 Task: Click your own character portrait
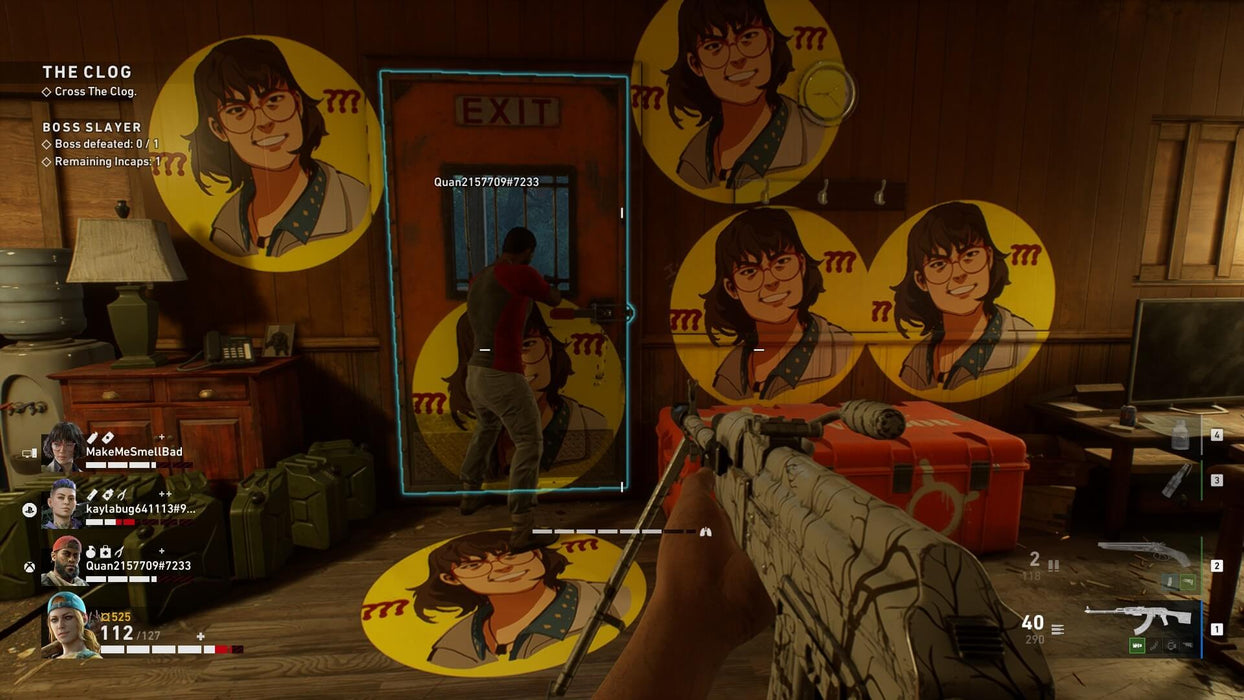click(71, 625)
